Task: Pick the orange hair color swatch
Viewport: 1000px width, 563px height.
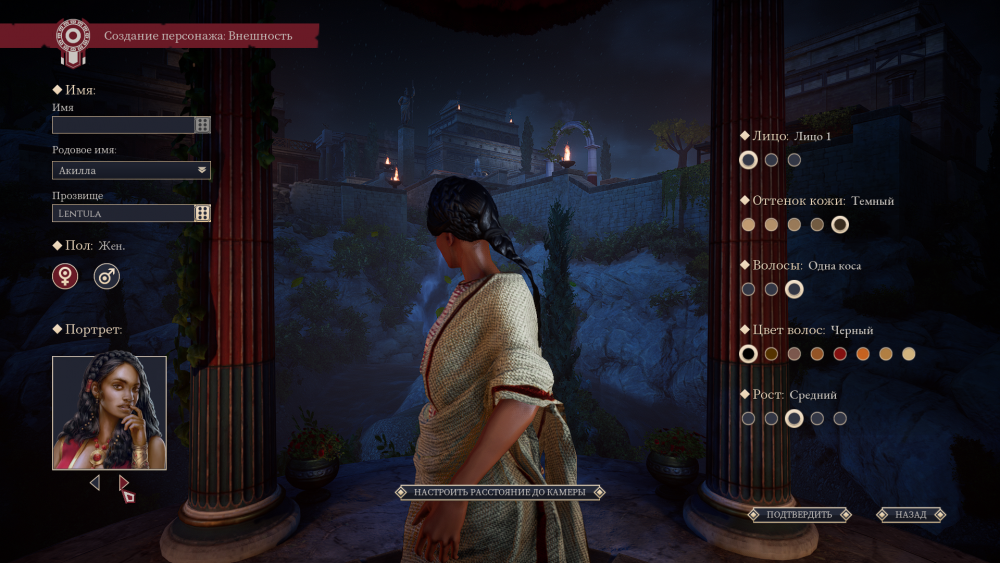Action: pyautogui.click(x=863, y=354)
